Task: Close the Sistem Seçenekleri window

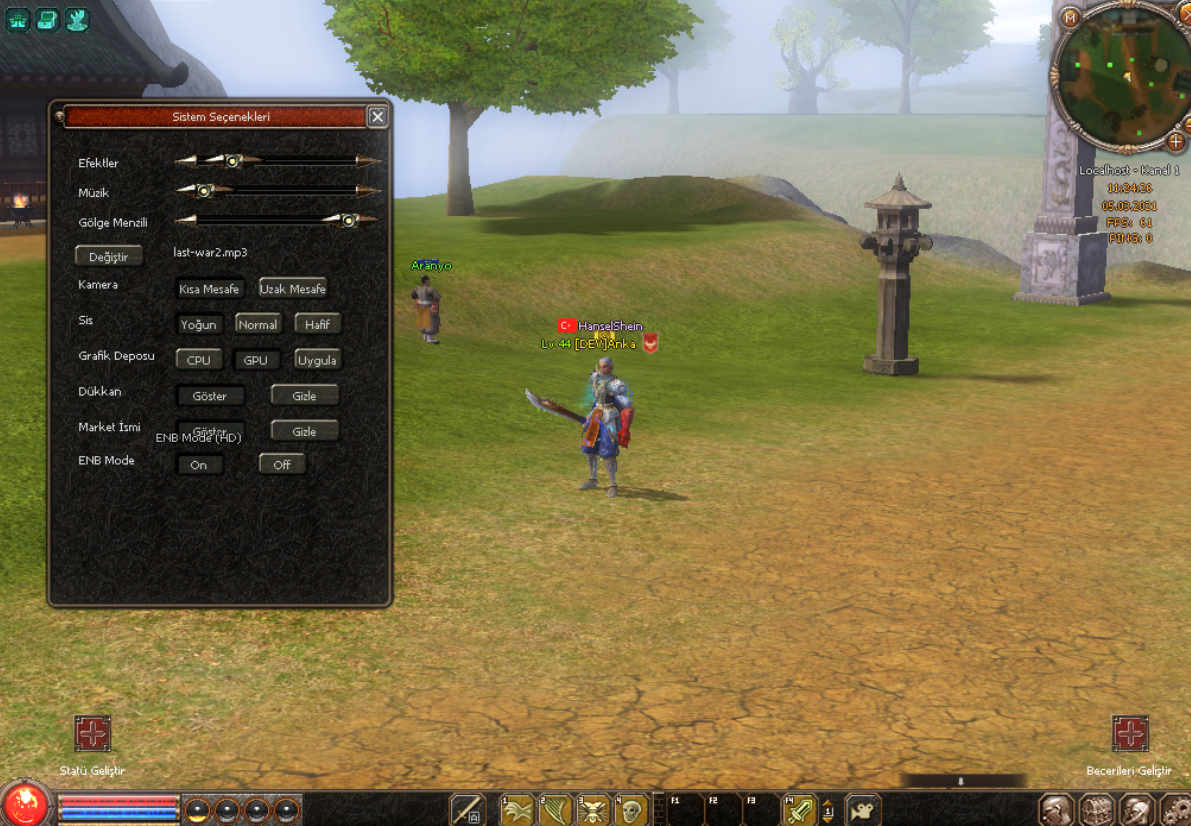Action: pos(377,117)
